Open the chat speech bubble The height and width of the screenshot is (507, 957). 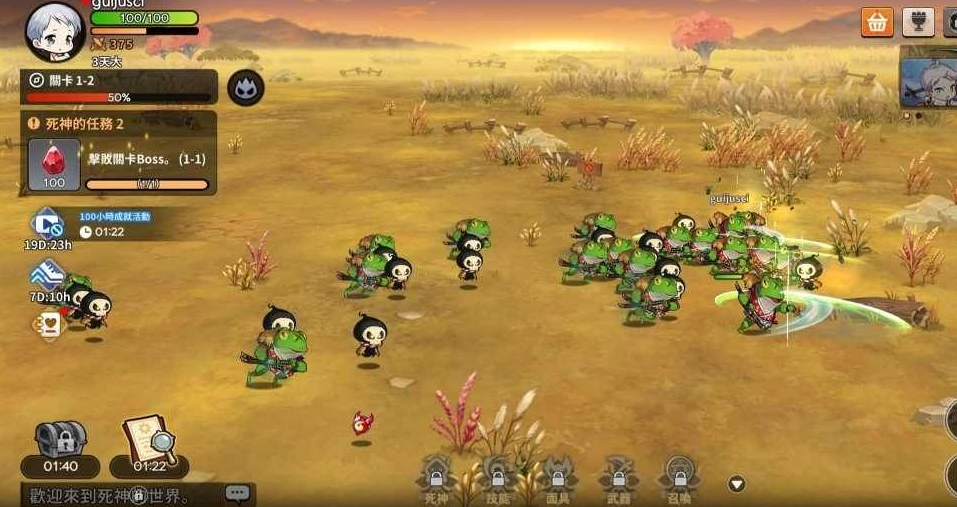(237, 493)
